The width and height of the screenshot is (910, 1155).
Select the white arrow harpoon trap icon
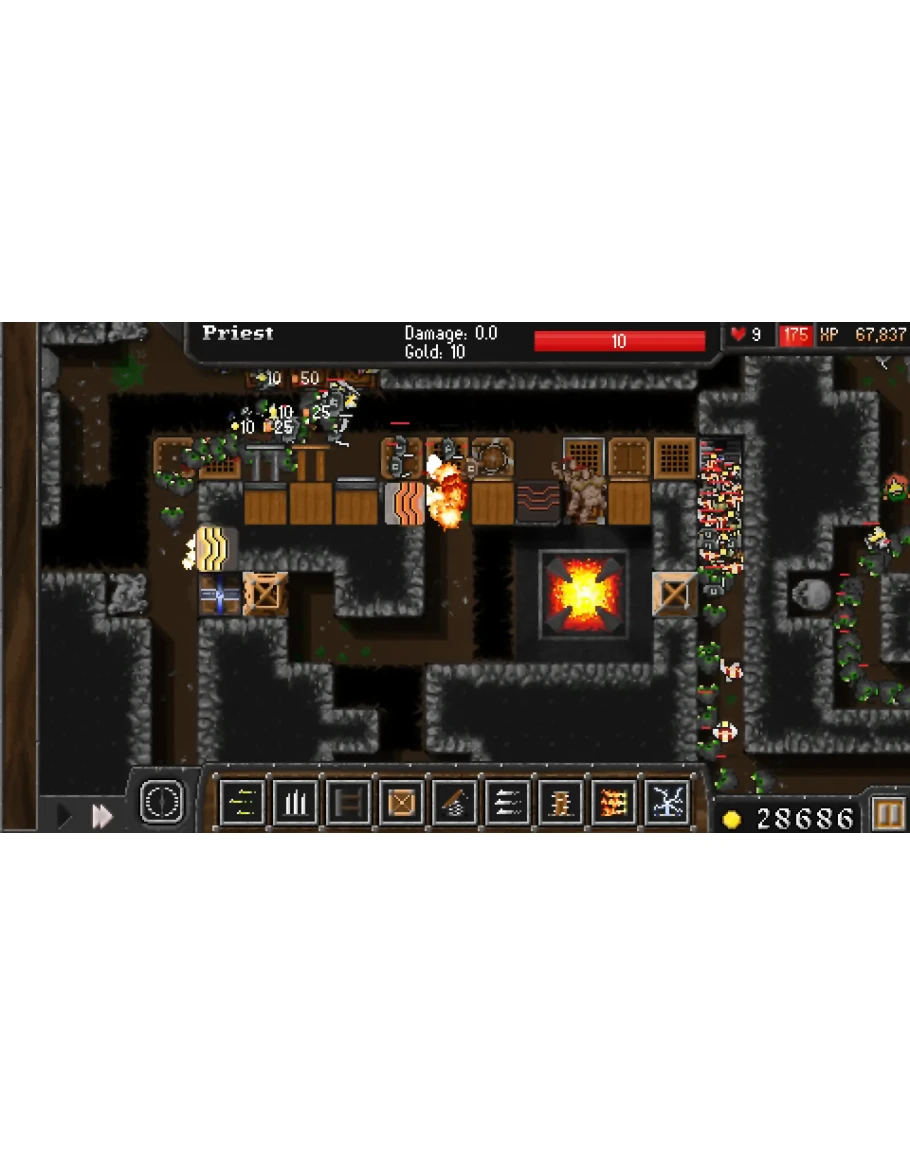(507, 802)
